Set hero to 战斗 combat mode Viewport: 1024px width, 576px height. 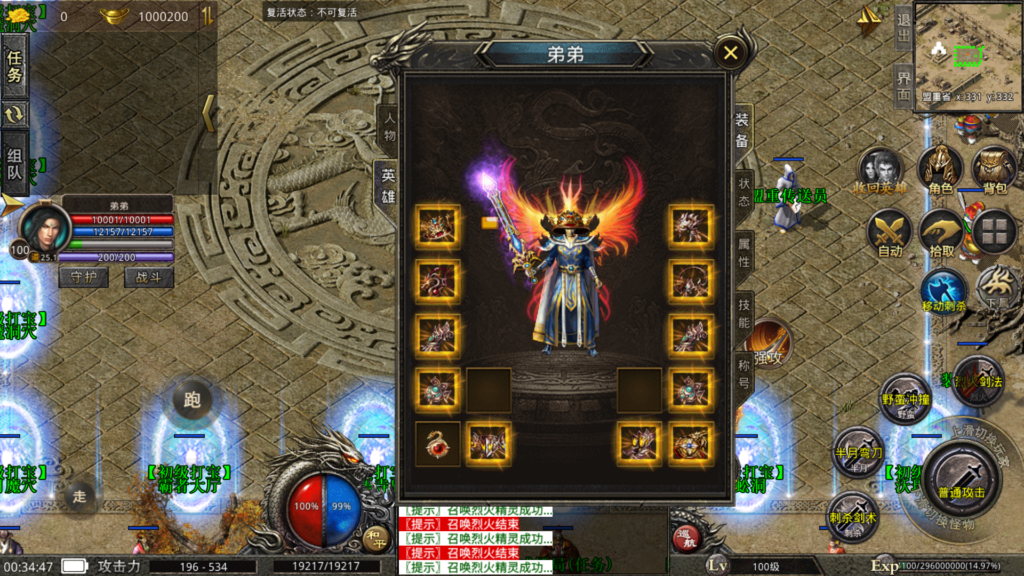click(148, 277)
